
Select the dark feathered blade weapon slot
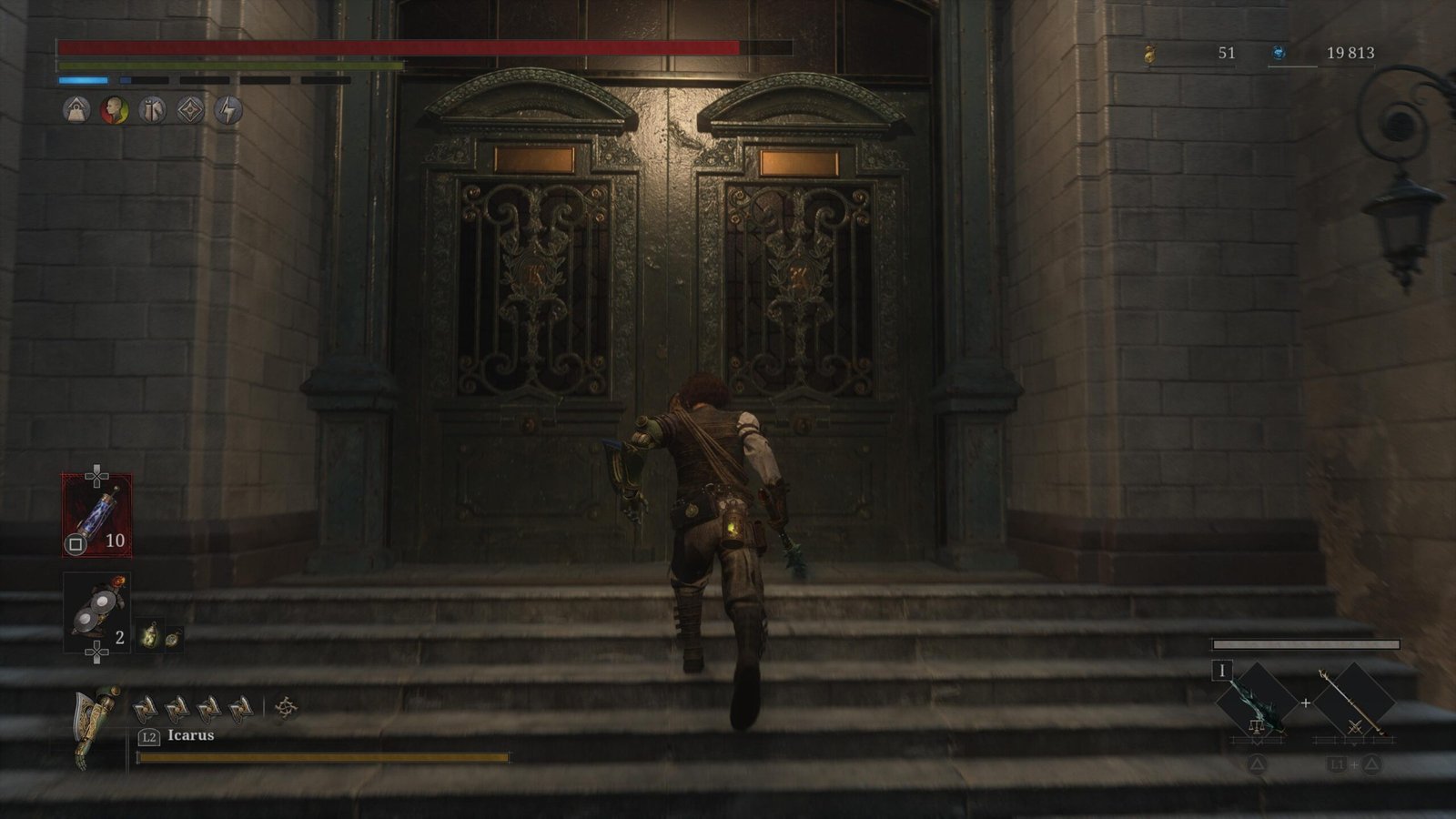1258,703
